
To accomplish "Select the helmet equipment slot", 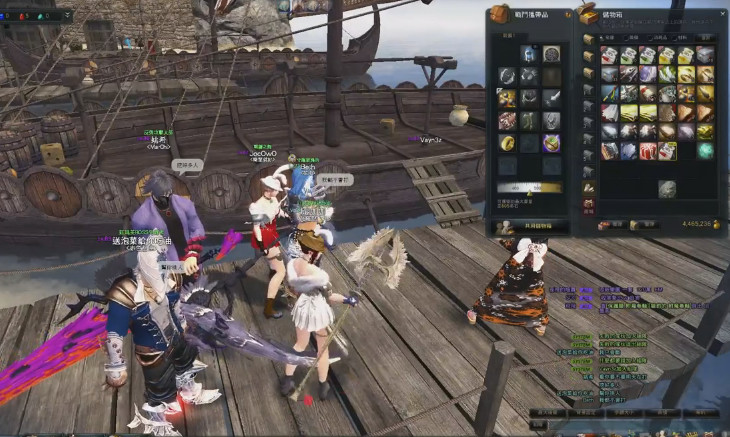I will (x=528, y=55).
